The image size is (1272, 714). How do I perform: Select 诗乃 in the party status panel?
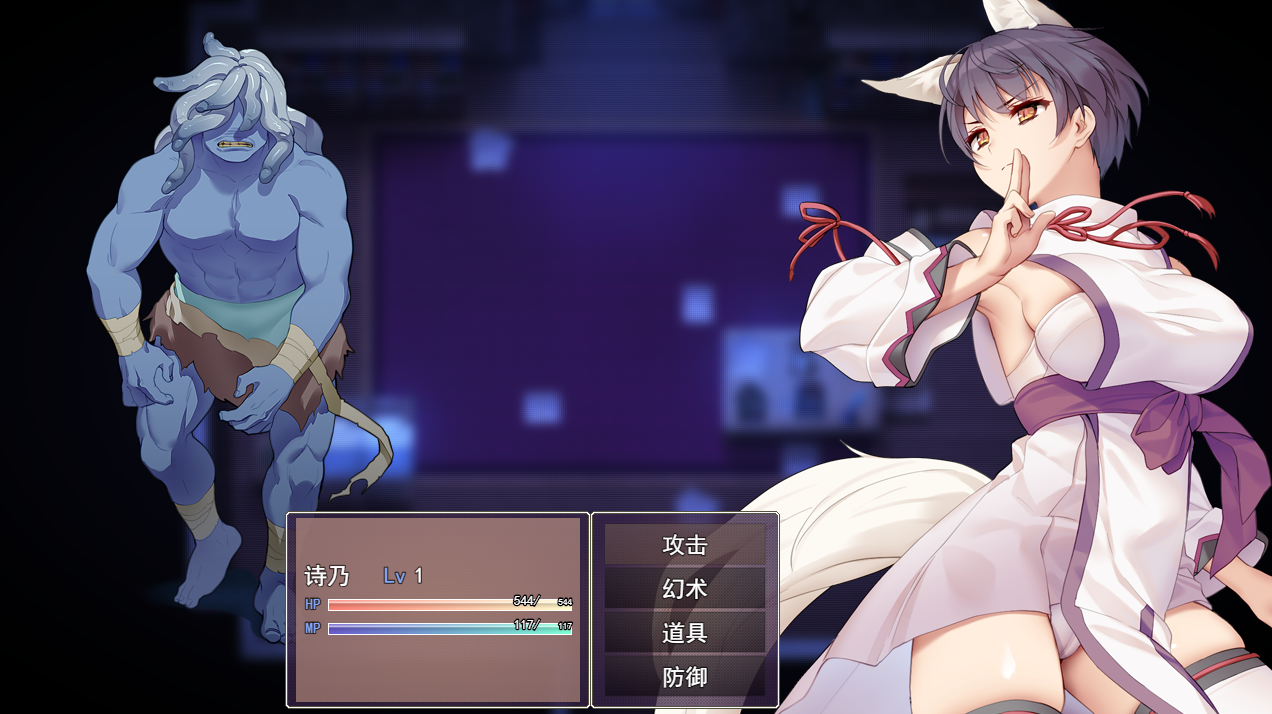click(327, 576)
